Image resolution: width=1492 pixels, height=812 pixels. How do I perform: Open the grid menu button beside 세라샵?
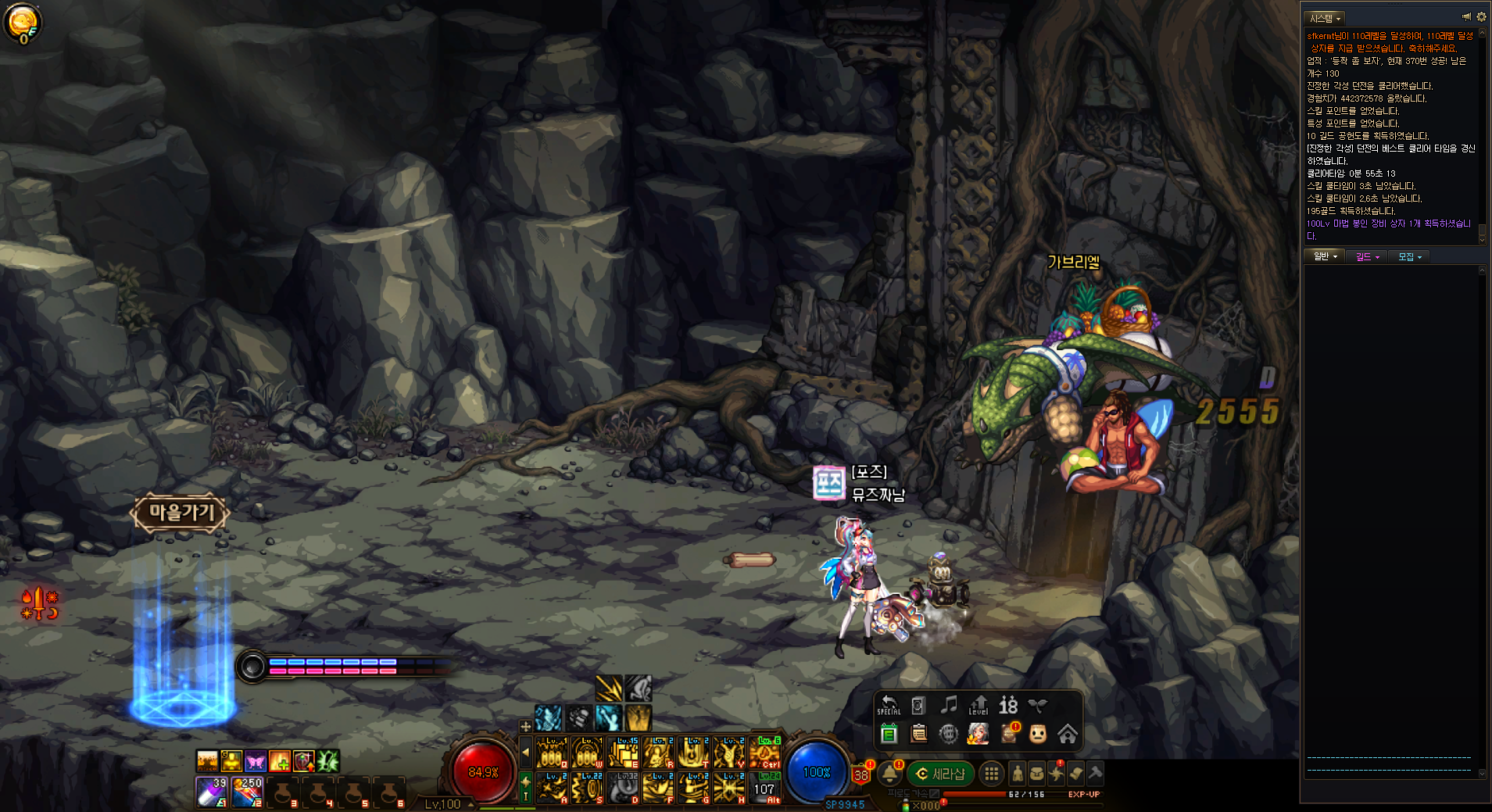click(991, 774)
